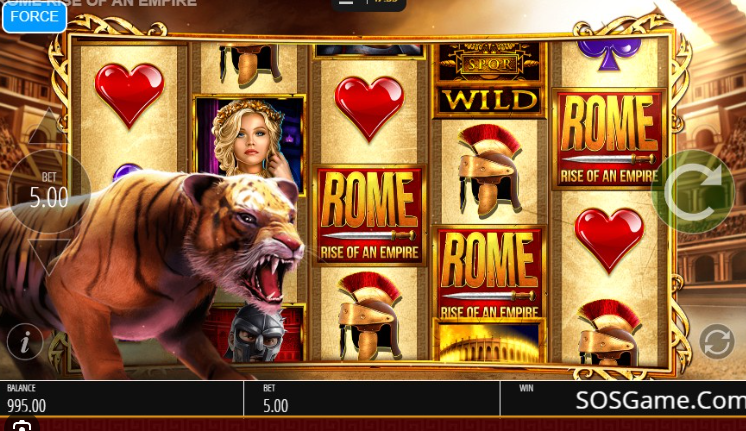This screenshot has width=746, height=431.
Task: Decrease the bet with the down arrow
Action: (47, 256)
